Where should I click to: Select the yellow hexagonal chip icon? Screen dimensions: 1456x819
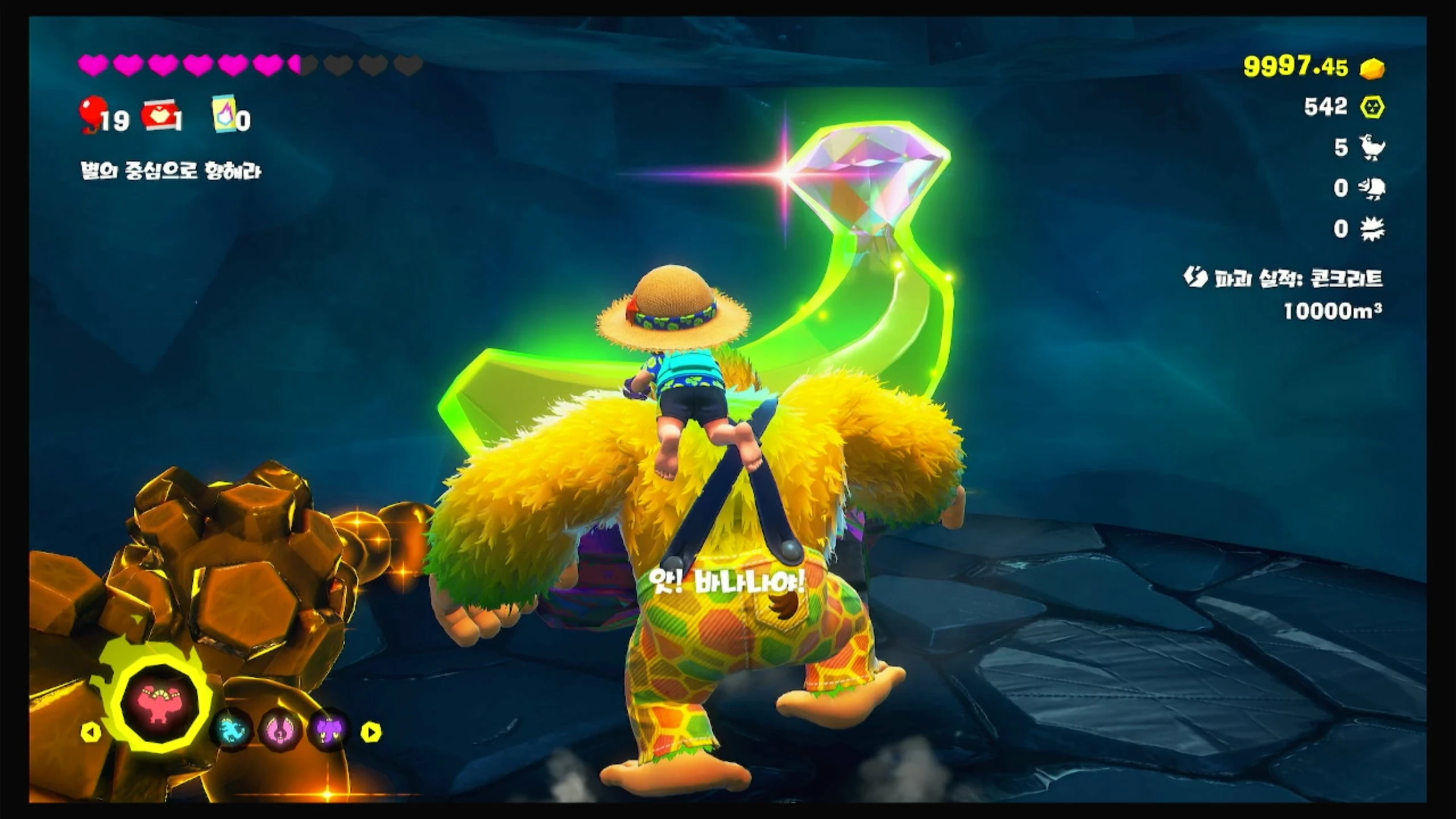(x=1372, y=107)
